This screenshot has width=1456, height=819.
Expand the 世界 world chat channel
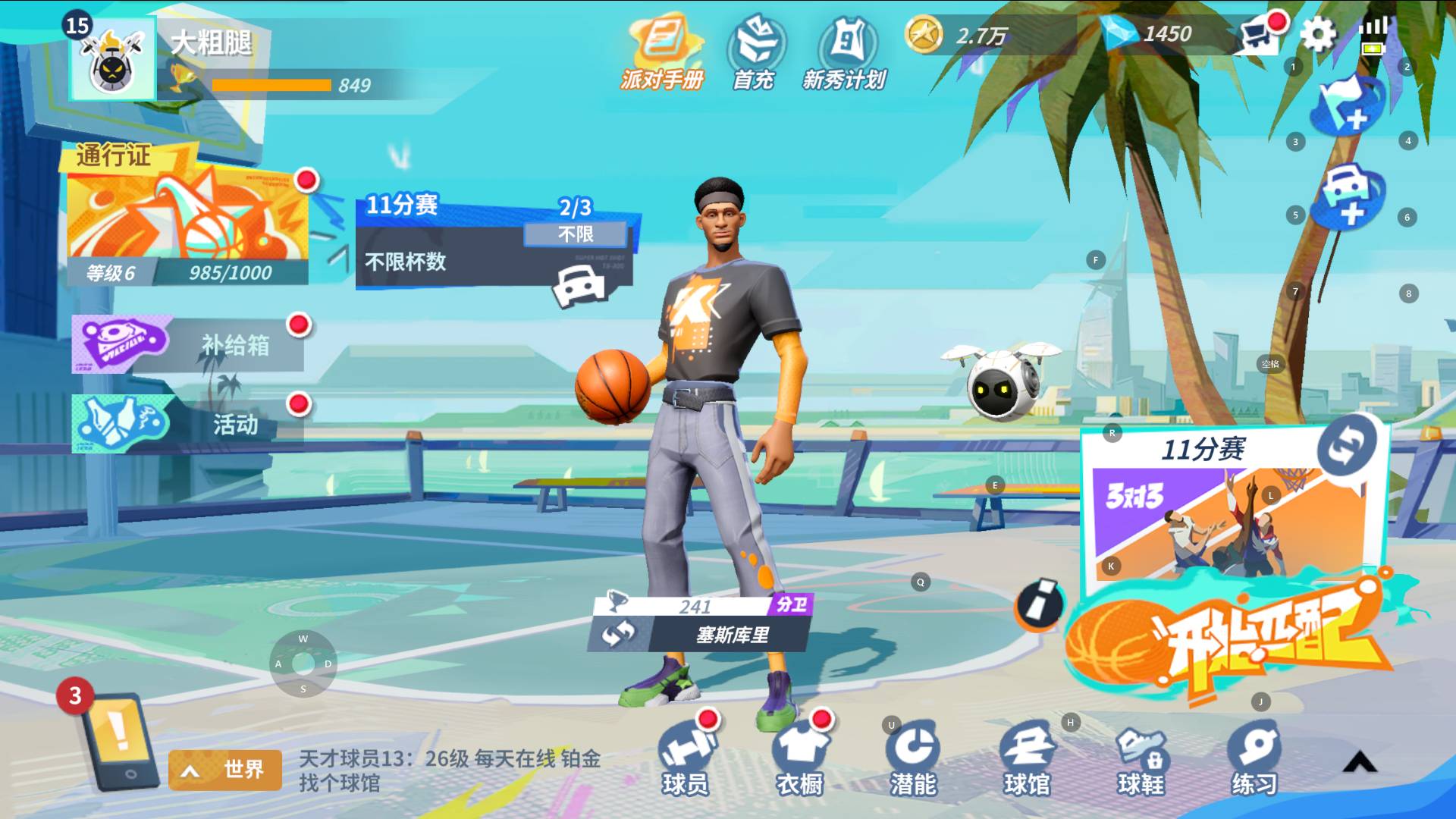225,770
